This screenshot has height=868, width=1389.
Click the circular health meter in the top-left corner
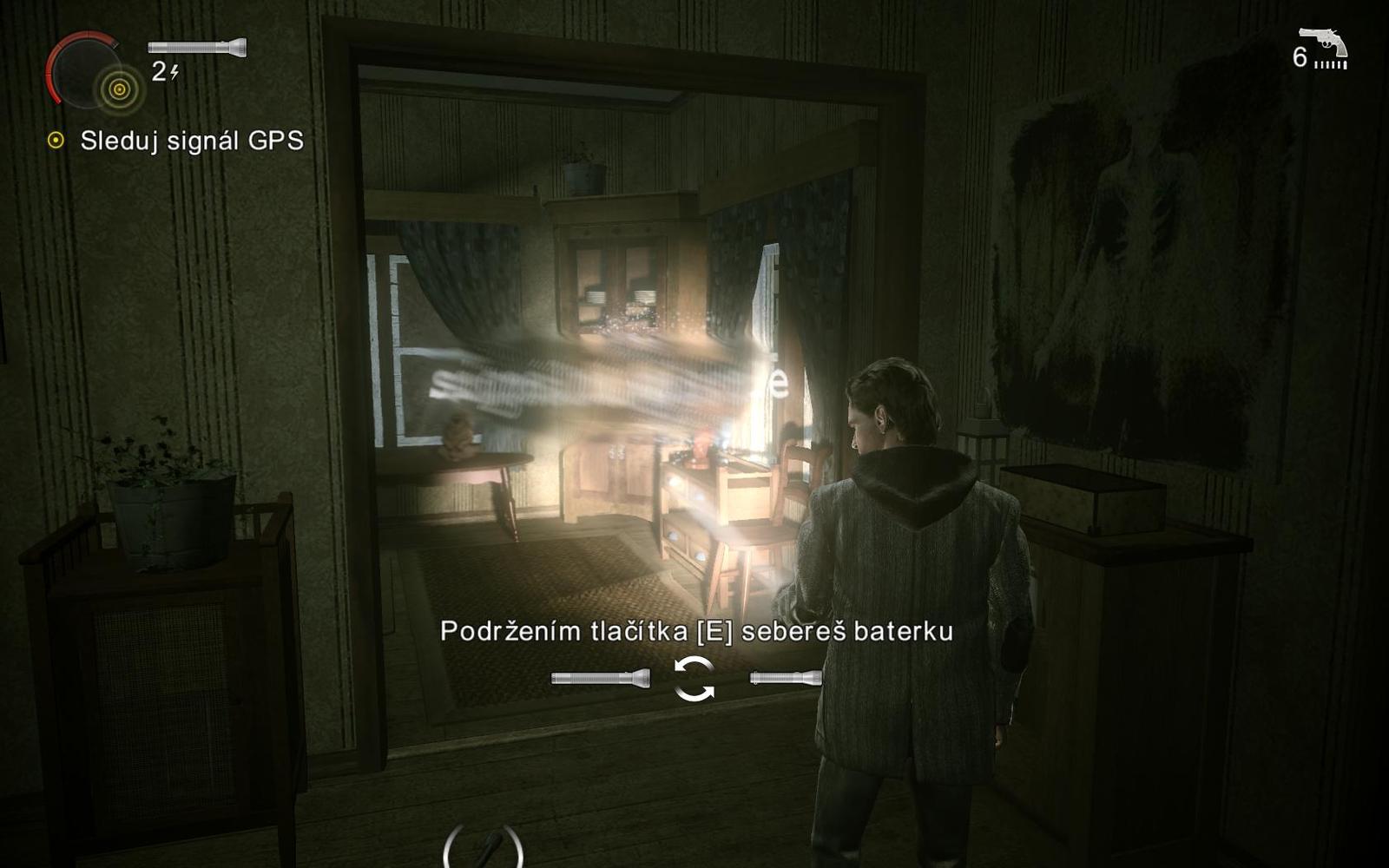pyautogui.click(x=87, y=69)
